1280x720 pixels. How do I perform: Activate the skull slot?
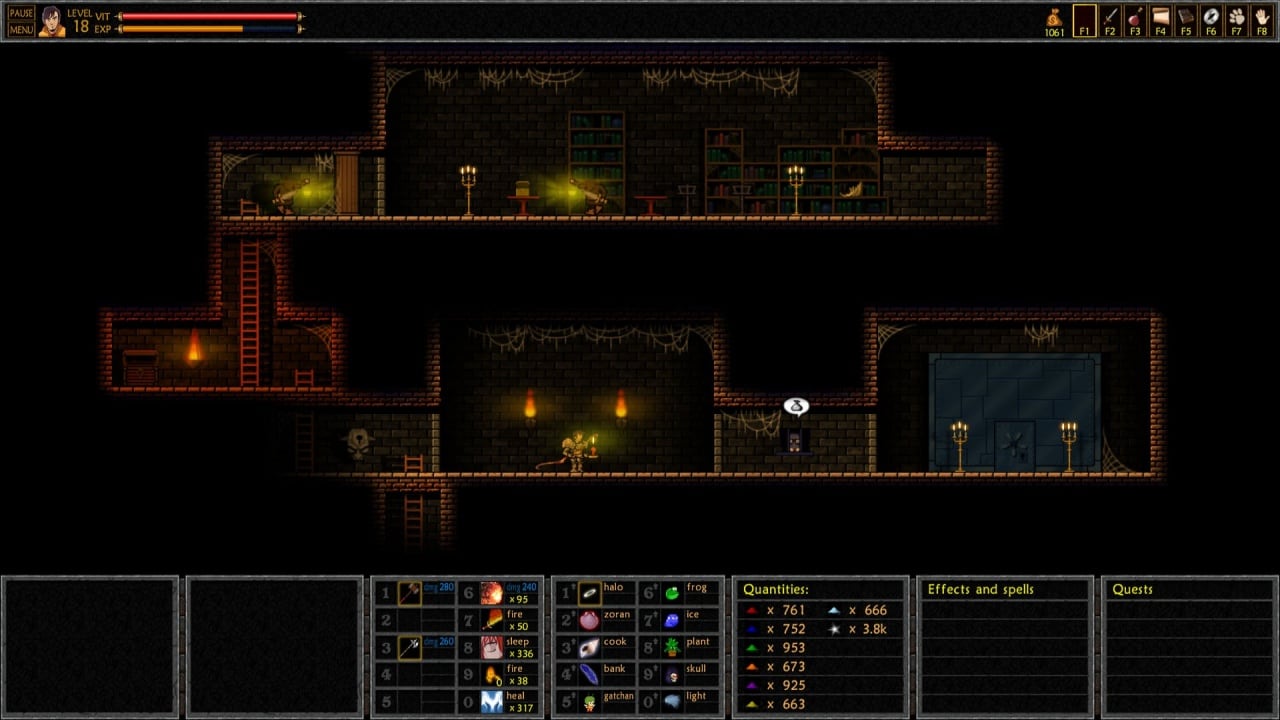[x=673, y=675]
